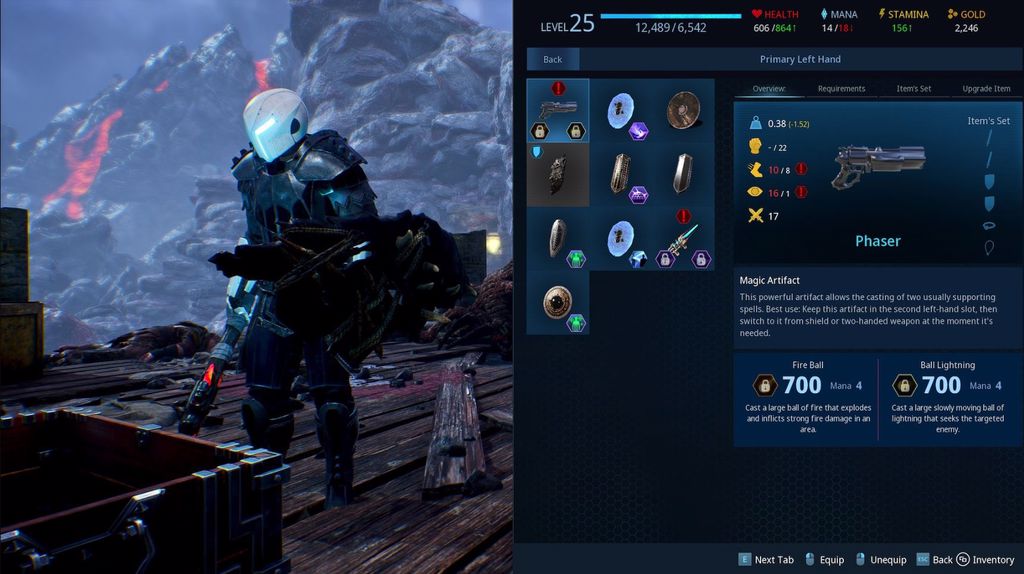This screenshot has width=1024, height=574.
Task: Select the Fire Ball spell panel
Action: 806,398
